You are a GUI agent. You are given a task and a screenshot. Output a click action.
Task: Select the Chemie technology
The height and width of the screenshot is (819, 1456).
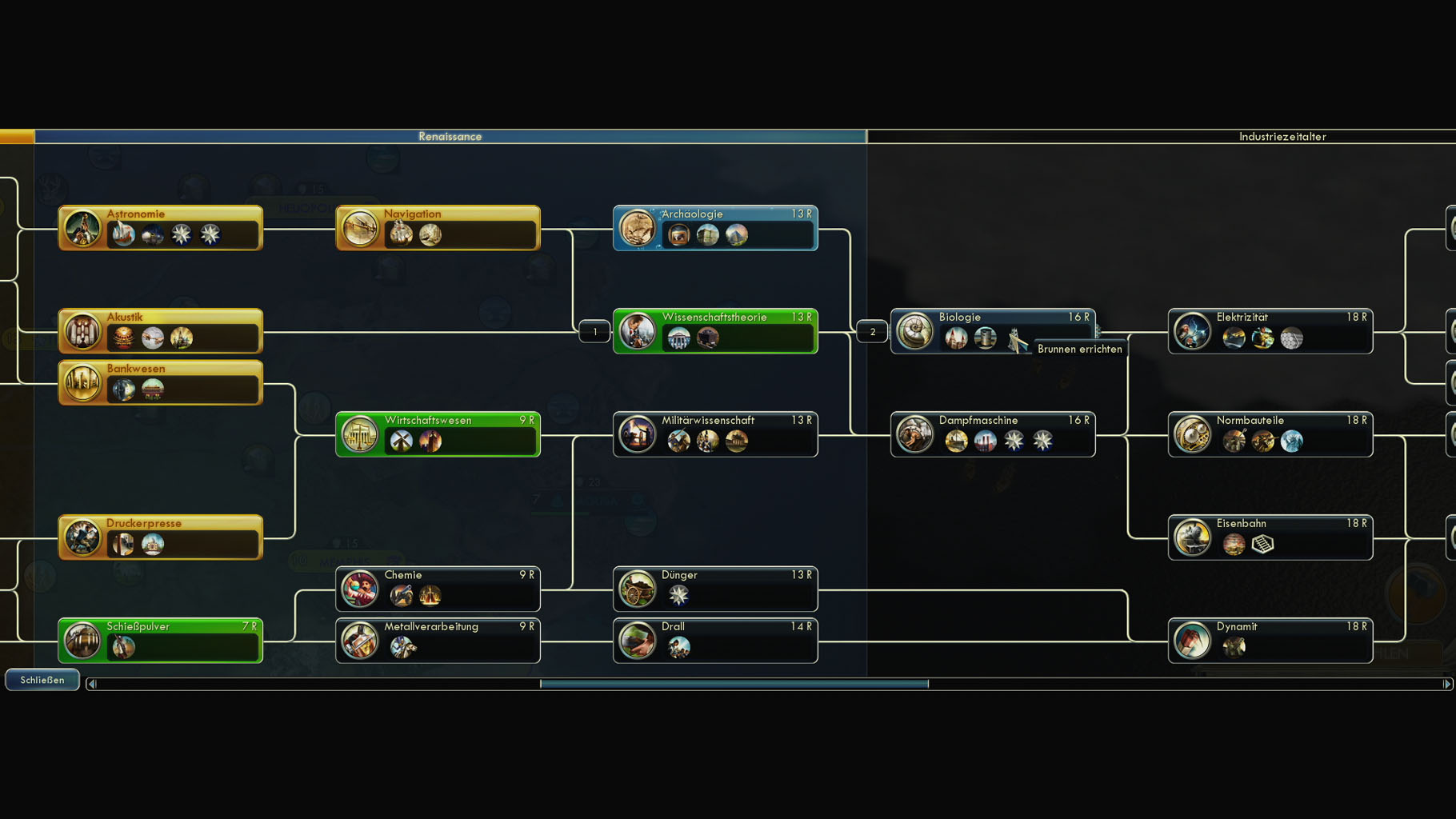tap(438, 589)
